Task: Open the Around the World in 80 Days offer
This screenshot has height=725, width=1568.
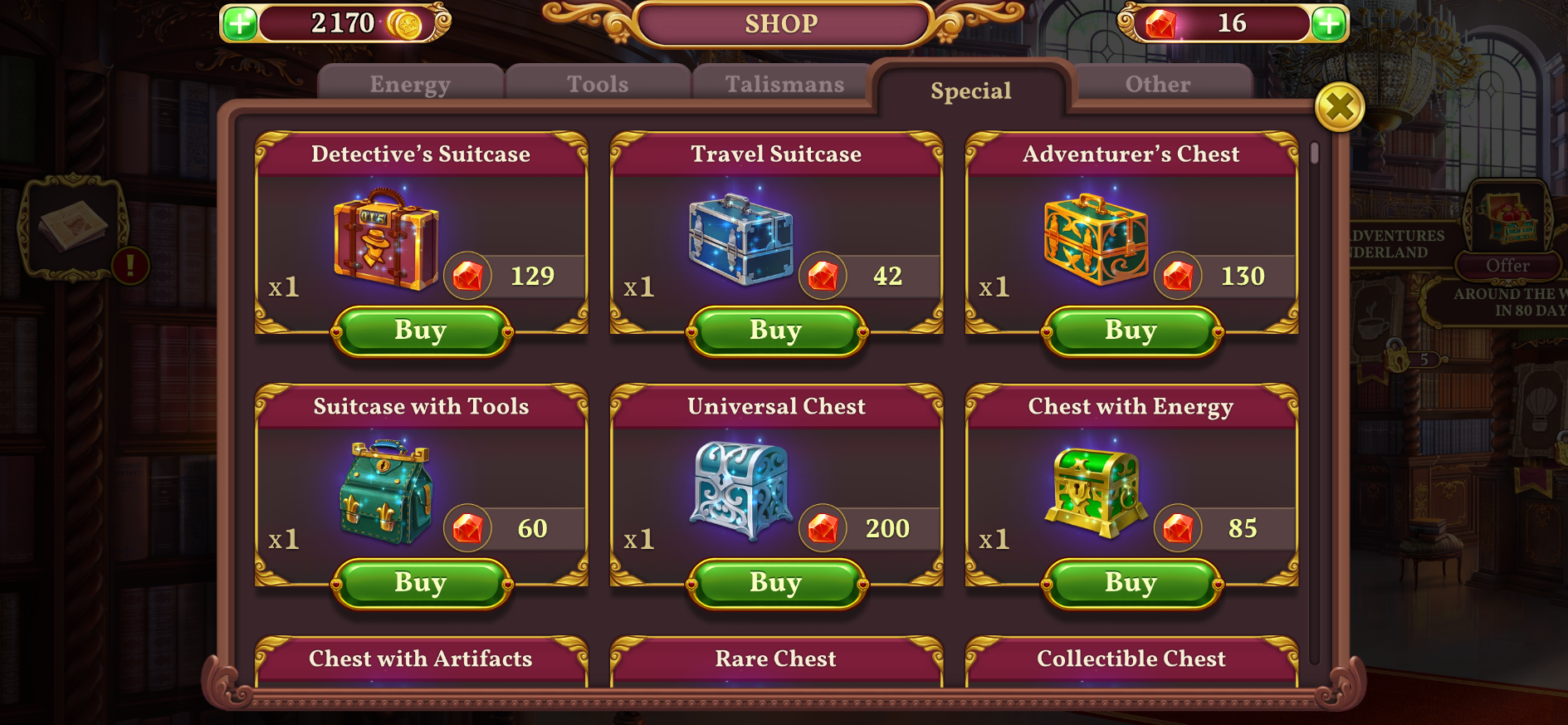Action: (x=1510, y=265)
